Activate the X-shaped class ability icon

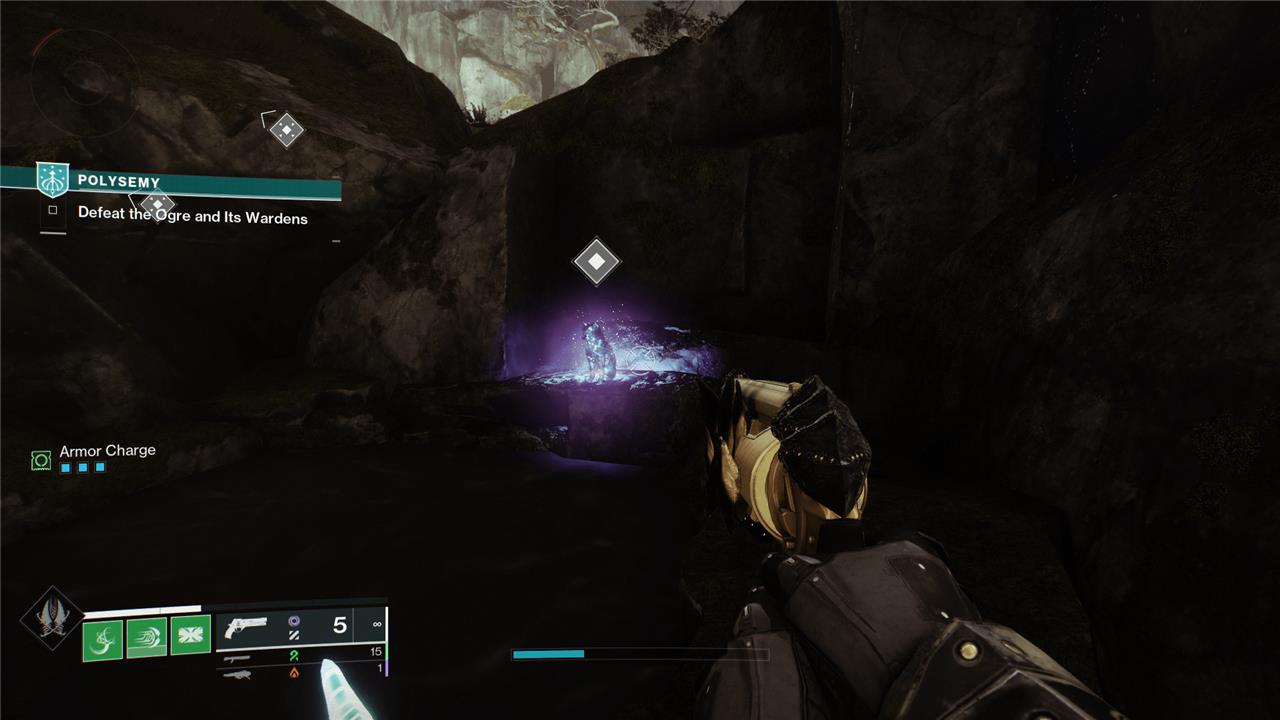point(191,636)
